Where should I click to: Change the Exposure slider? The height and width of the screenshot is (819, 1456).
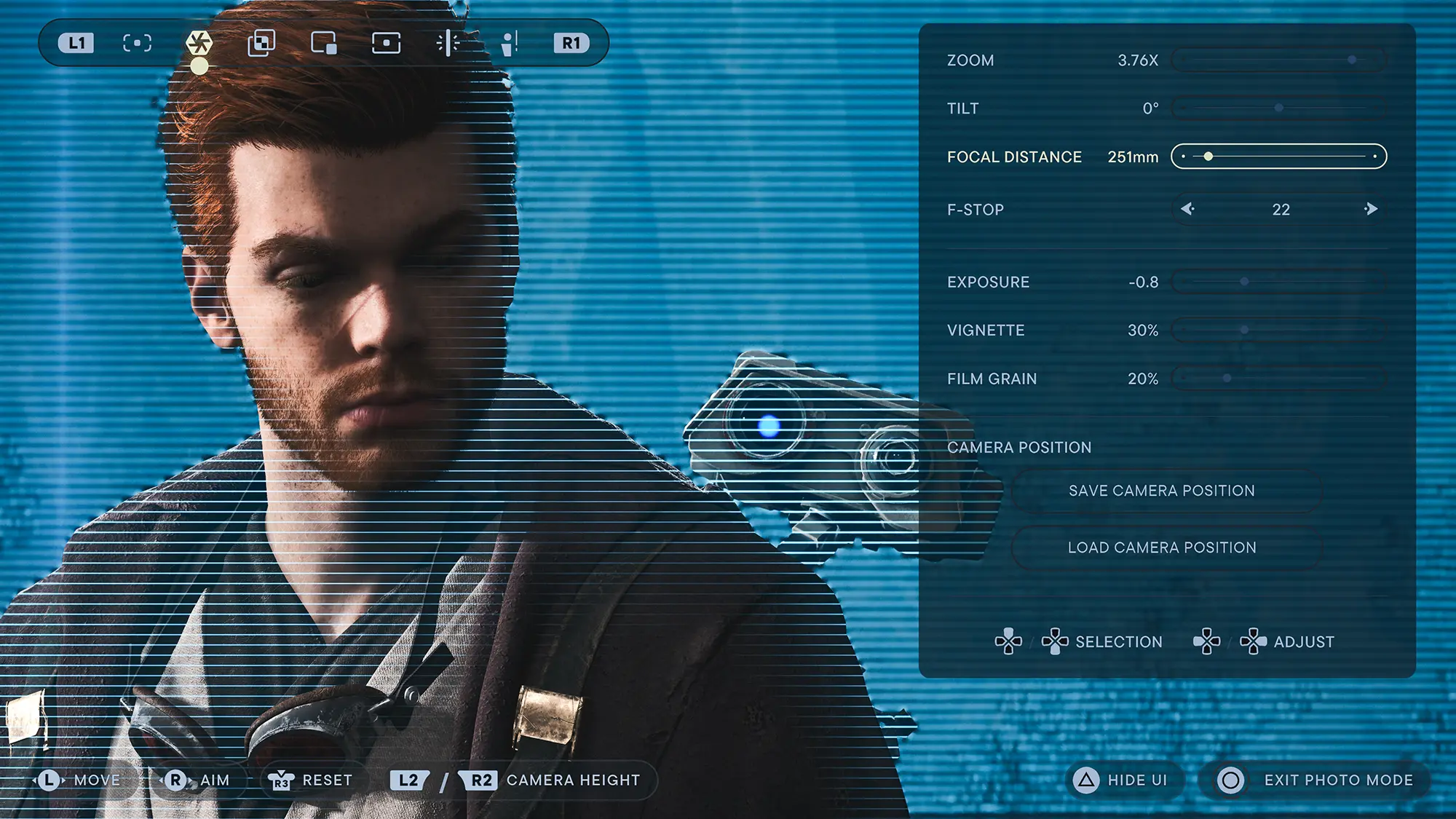click(1278, 282)
